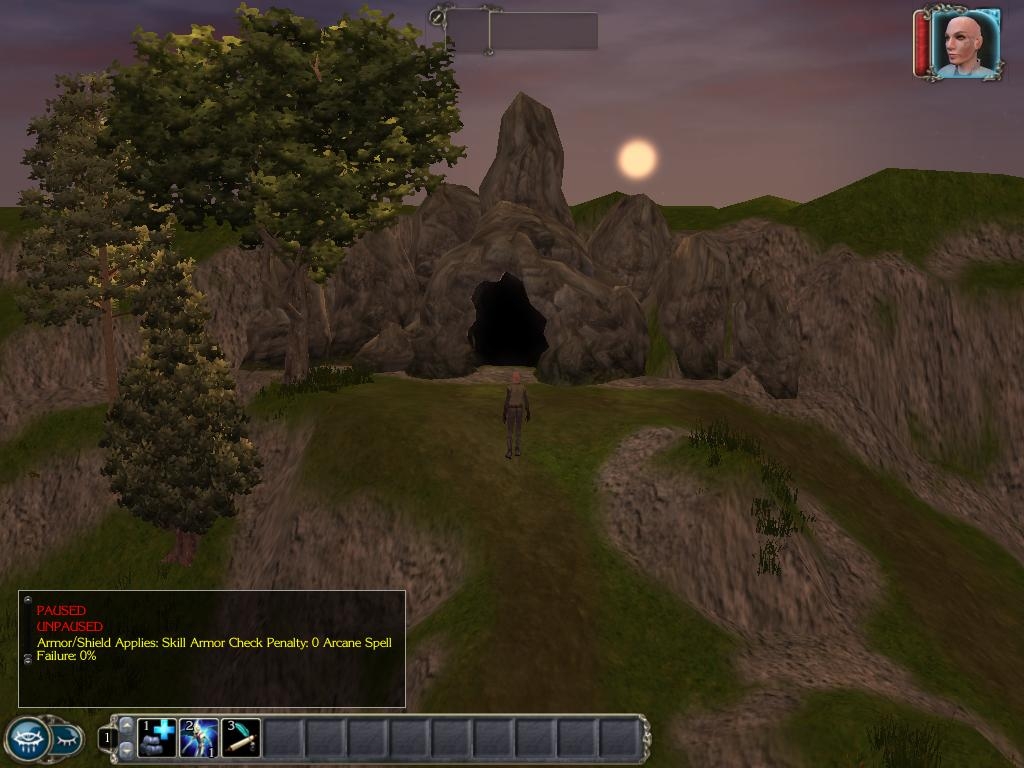This screenshot has width=1024, height=768.
Task: Open the large eye mode button
Action: (x=28, y=740)
